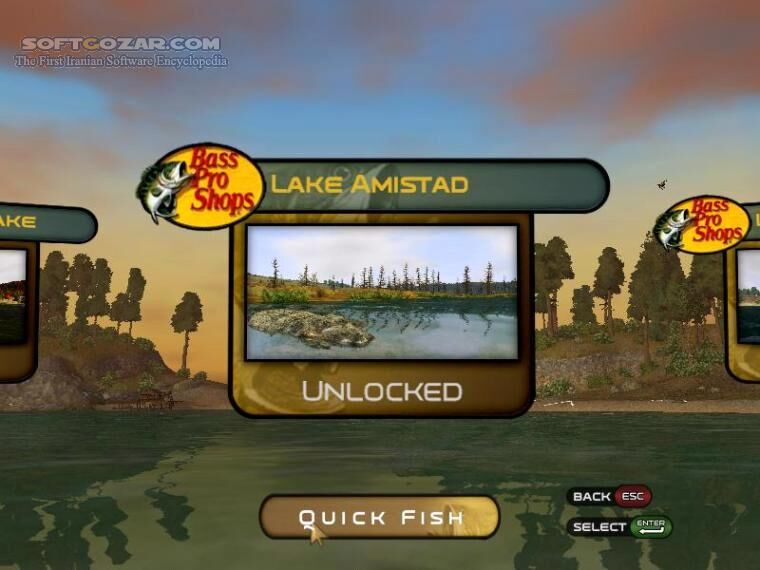Select the Lake Amistad preview image
Screen dimensions: 760x570
point(381,292)
